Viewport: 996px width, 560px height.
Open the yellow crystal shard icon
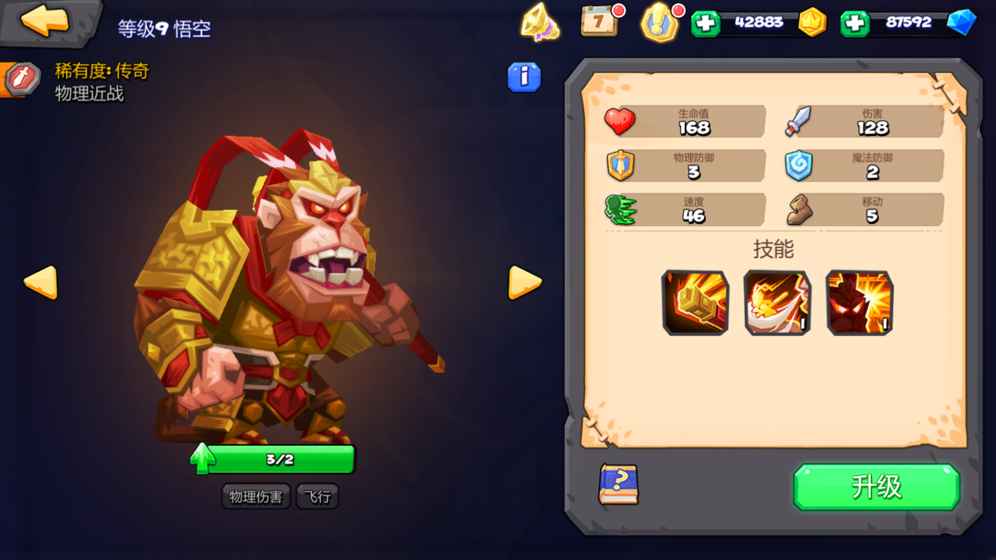540,22
